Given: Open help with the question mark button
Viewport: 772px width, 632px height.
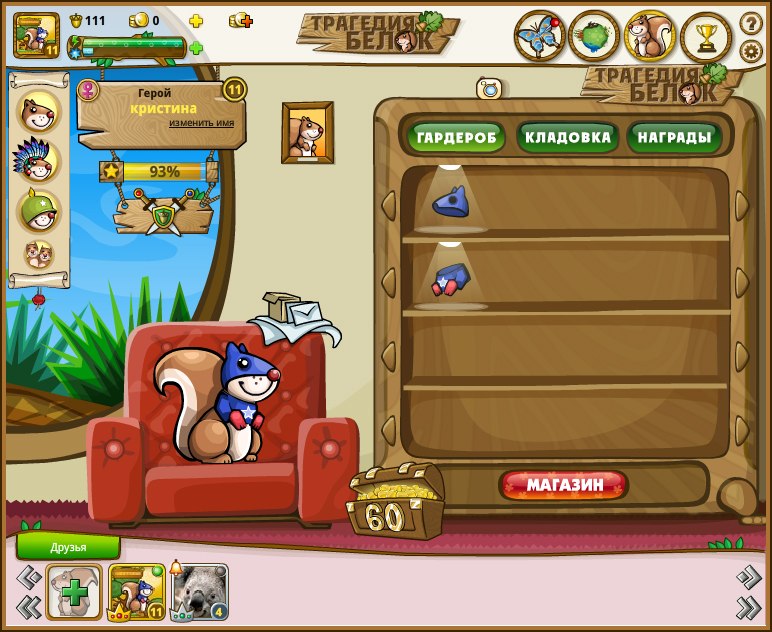Looking at the screenshot, I should click(x=751, y=22).
